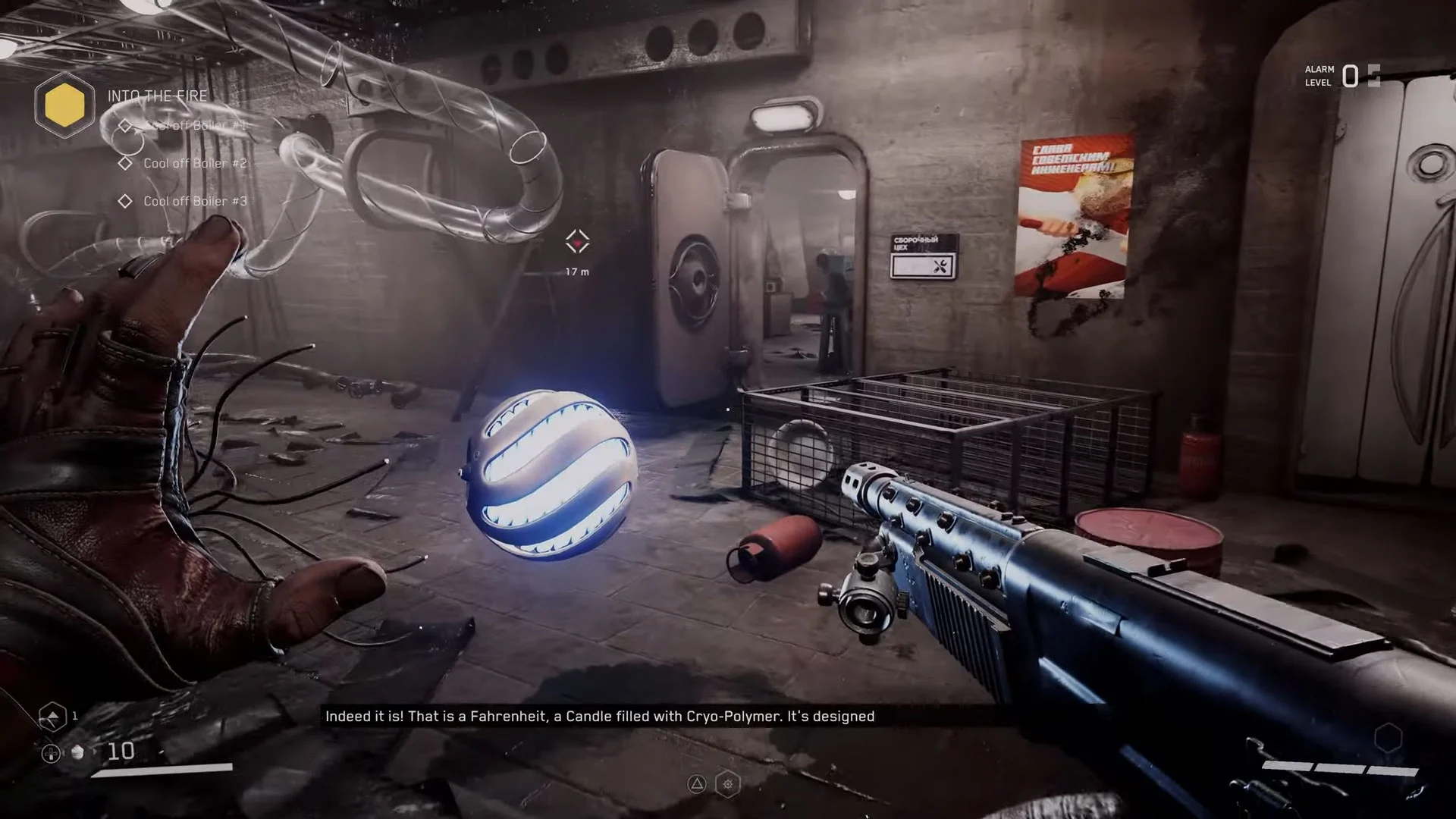Image resolution: width=1456 pixels, height=819 pixels.
Task: Select the Cool off Boiler #2 objective
Action: coord(195,163)
